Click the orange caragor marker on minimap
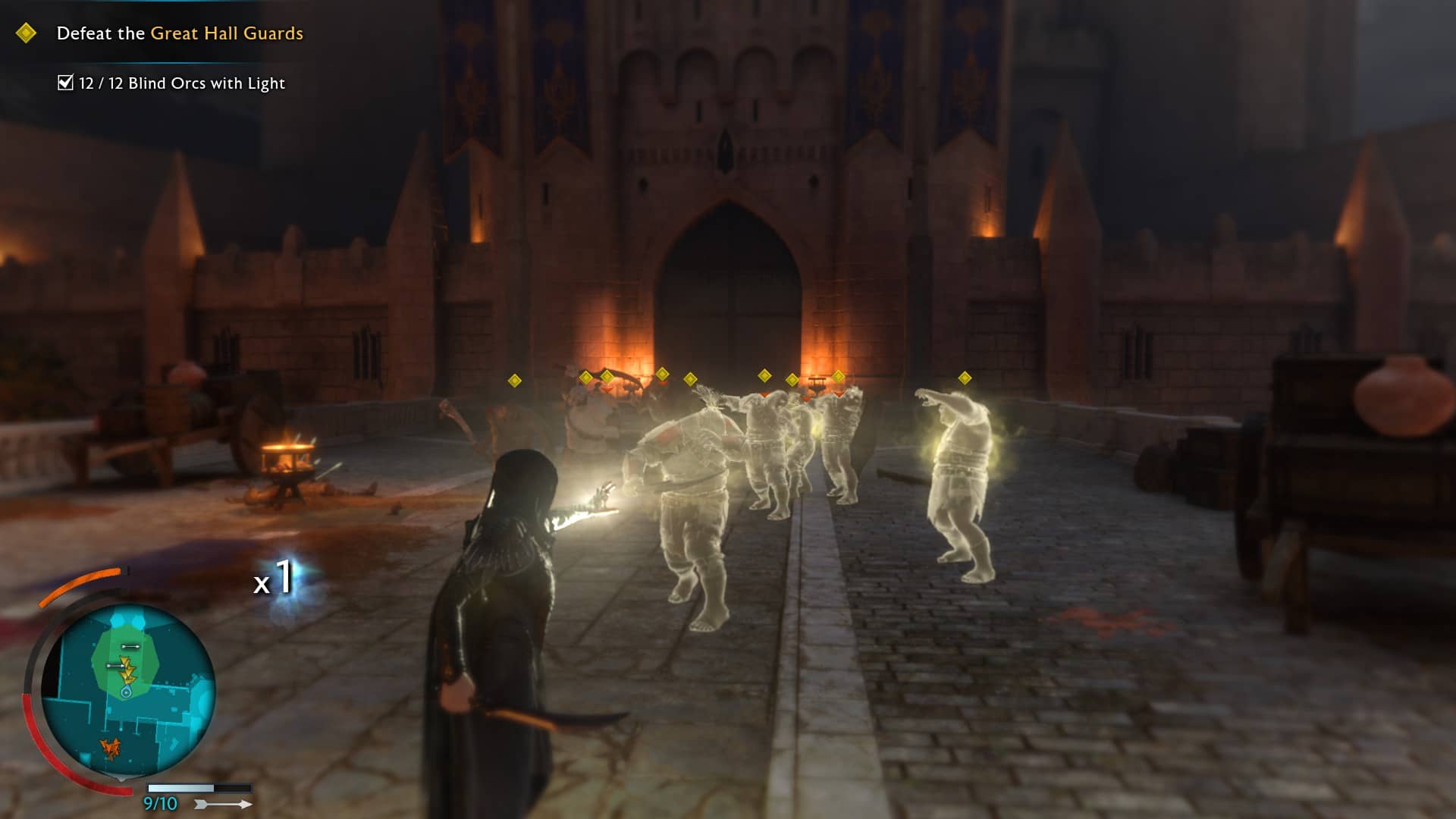The width and height of the screenshot is (1456, 819). pyautogui.click(x=111, y=748)
